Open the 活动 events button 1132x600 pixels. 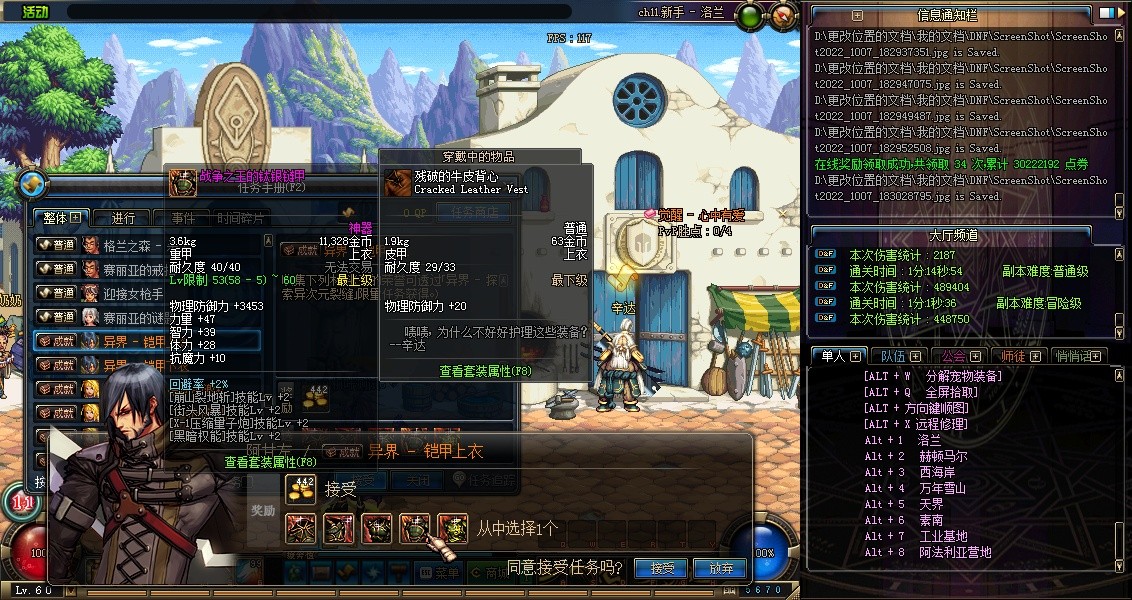[34, 11]
